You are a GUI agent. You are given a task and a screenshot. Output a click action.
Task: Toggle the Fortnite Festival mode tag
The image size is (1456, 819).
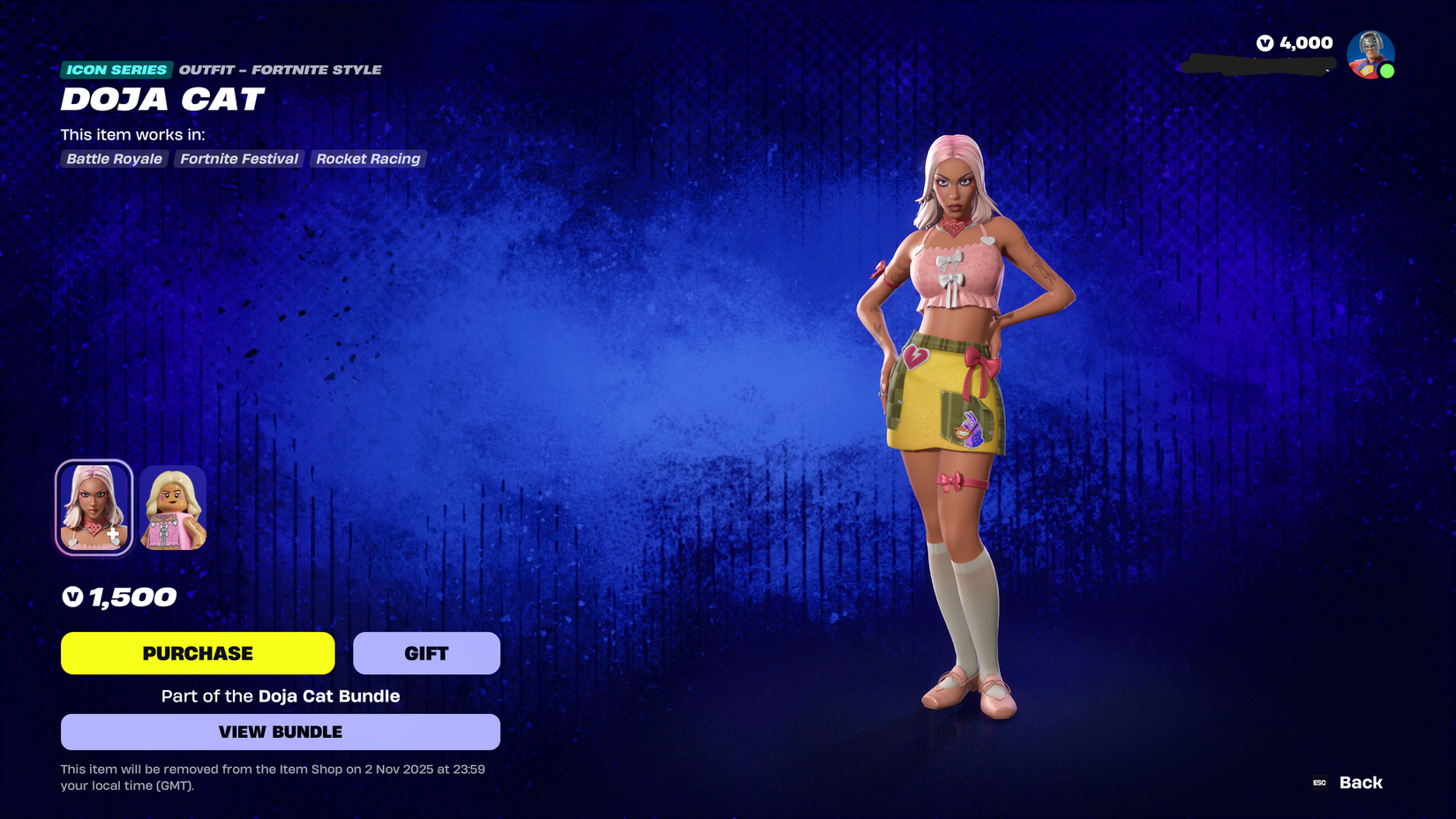coord(238,159)
